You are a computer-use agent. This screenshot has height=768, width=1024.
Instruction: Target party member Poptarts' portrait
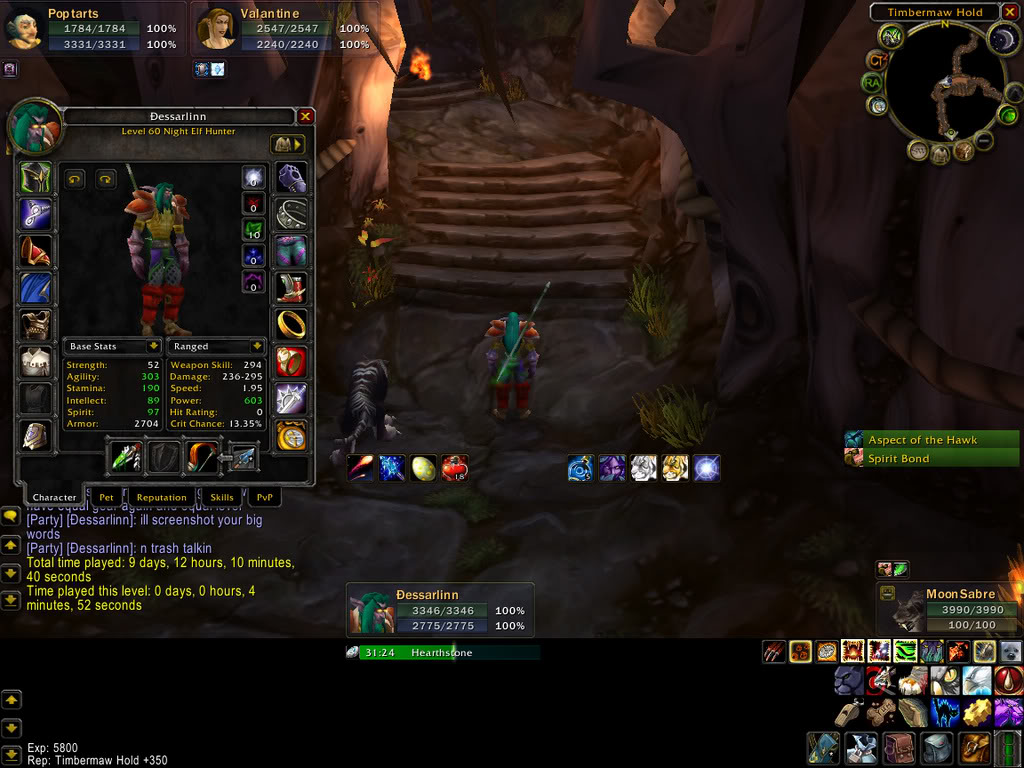tap(23, 29)
